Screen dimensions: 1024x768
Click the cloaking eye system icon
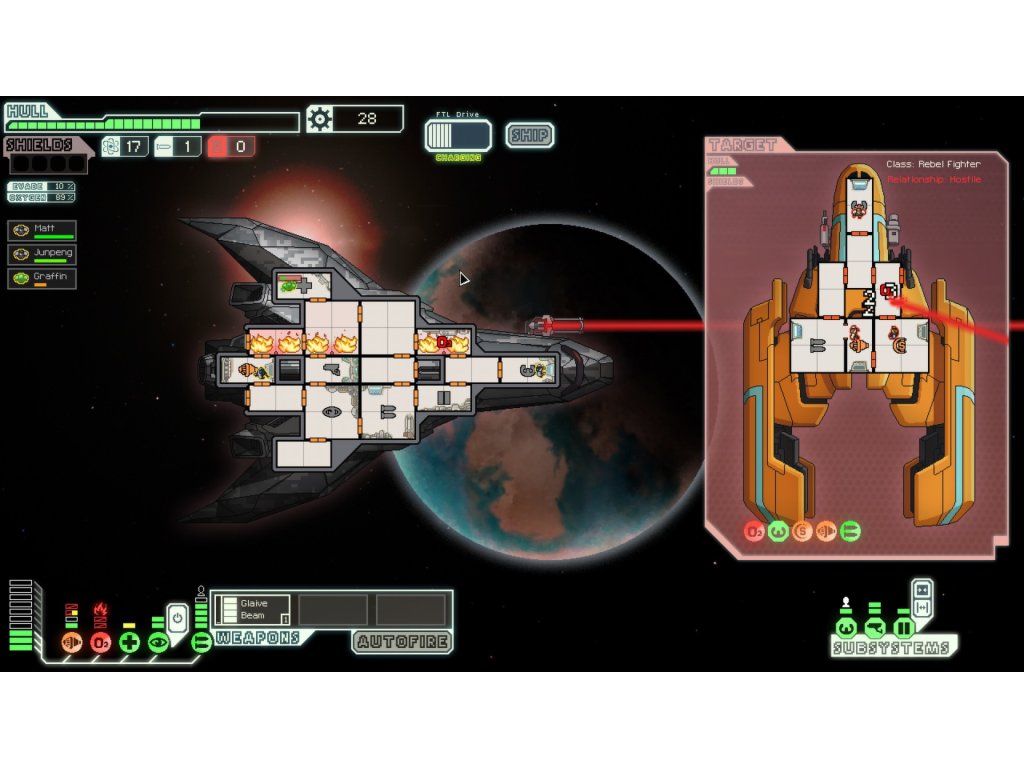point(158,642)
